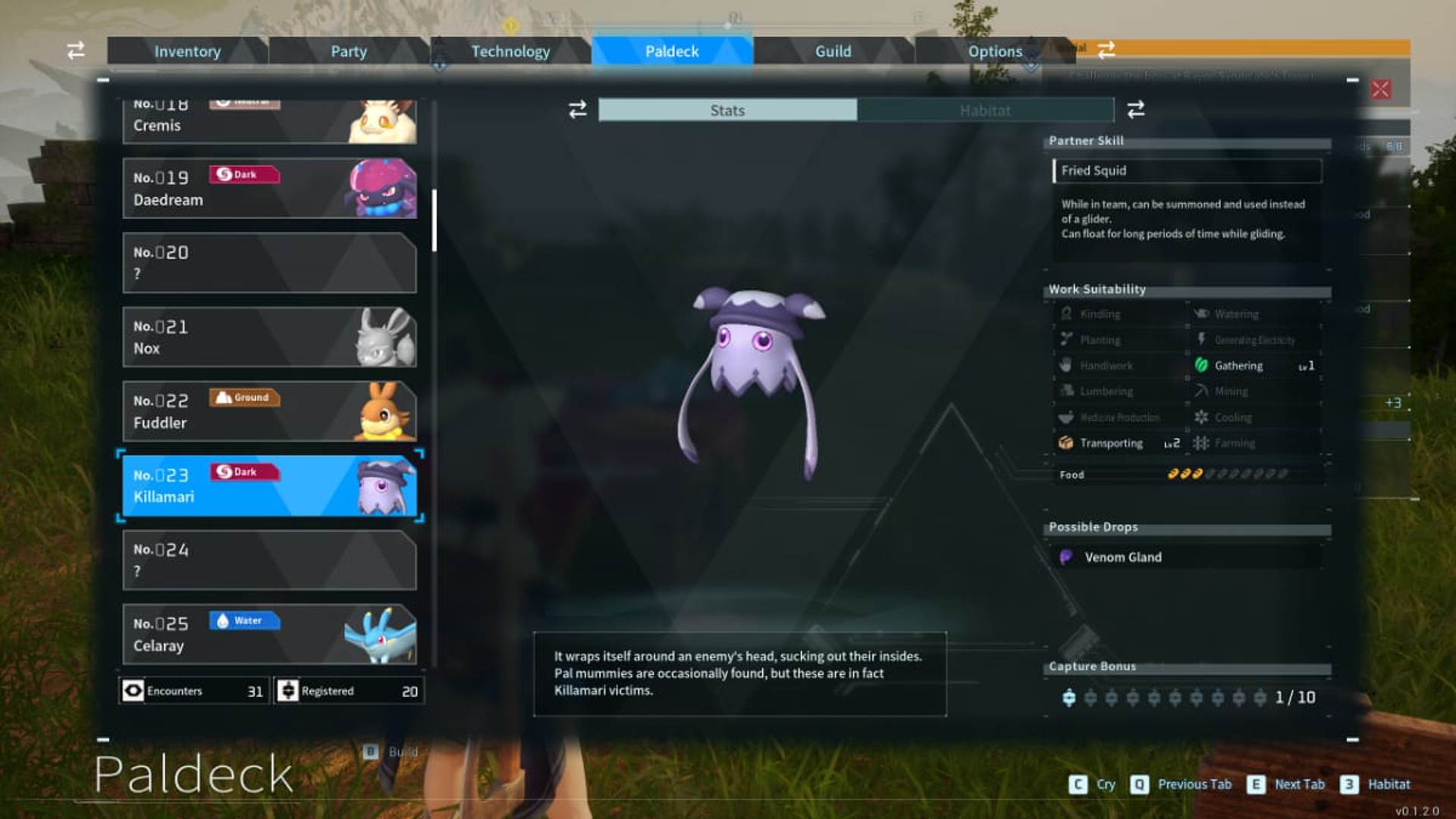Click the Encounters eye icon
Image resolution: width=1456 pixels, height=819 pixels.
point(133,691)
